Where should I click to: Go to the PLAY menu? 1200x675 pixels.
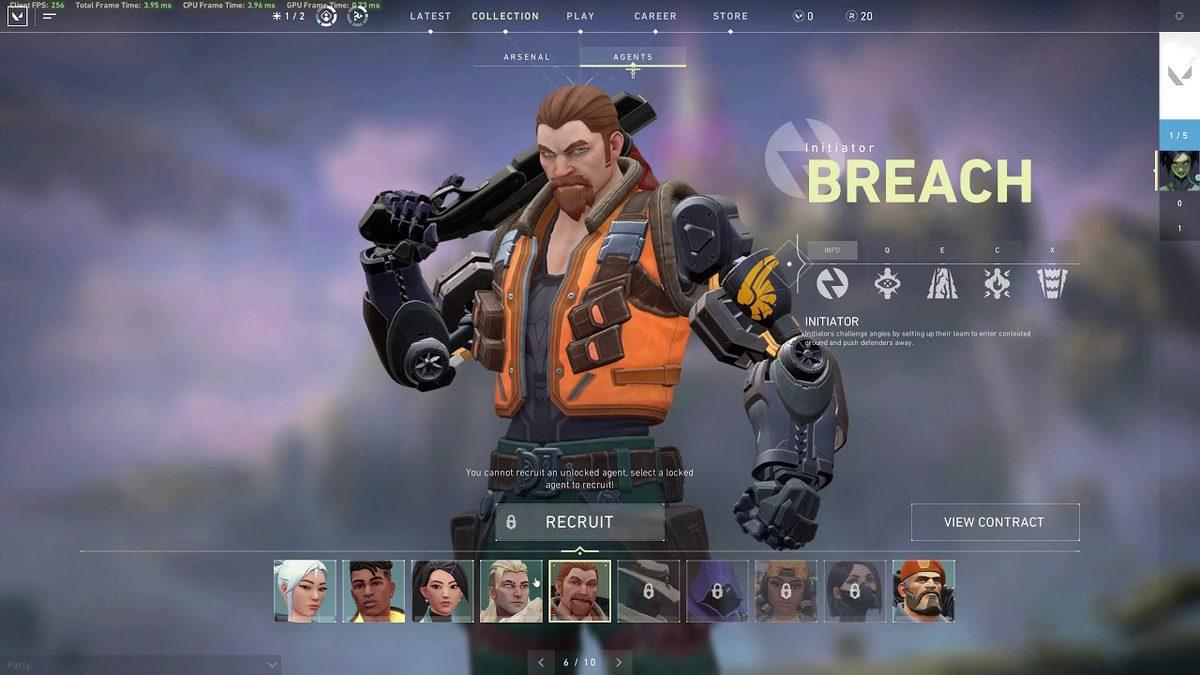click(580, 16)
